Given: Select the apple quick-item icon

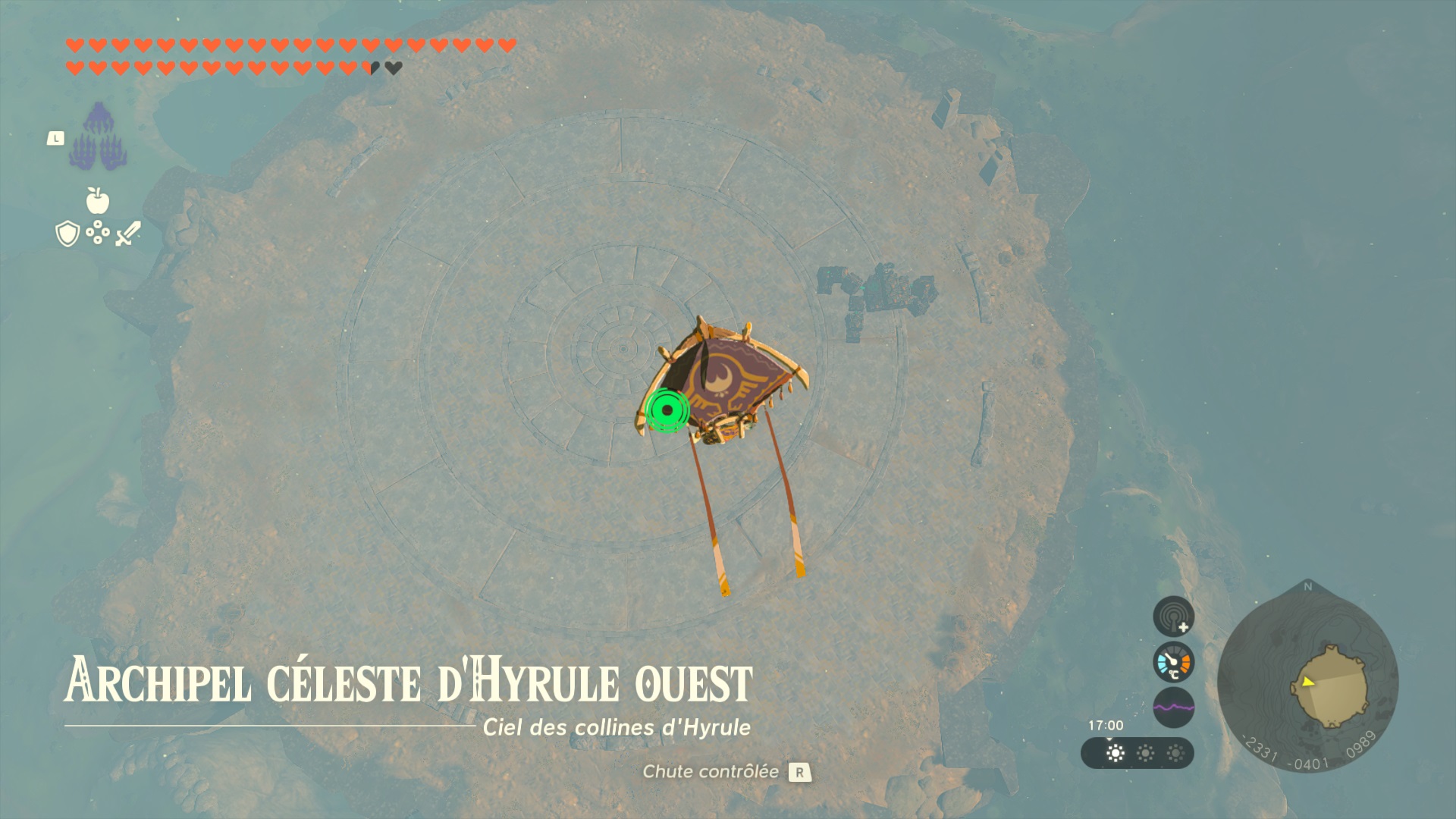Looking at the screenshot, I should [98, 201].
